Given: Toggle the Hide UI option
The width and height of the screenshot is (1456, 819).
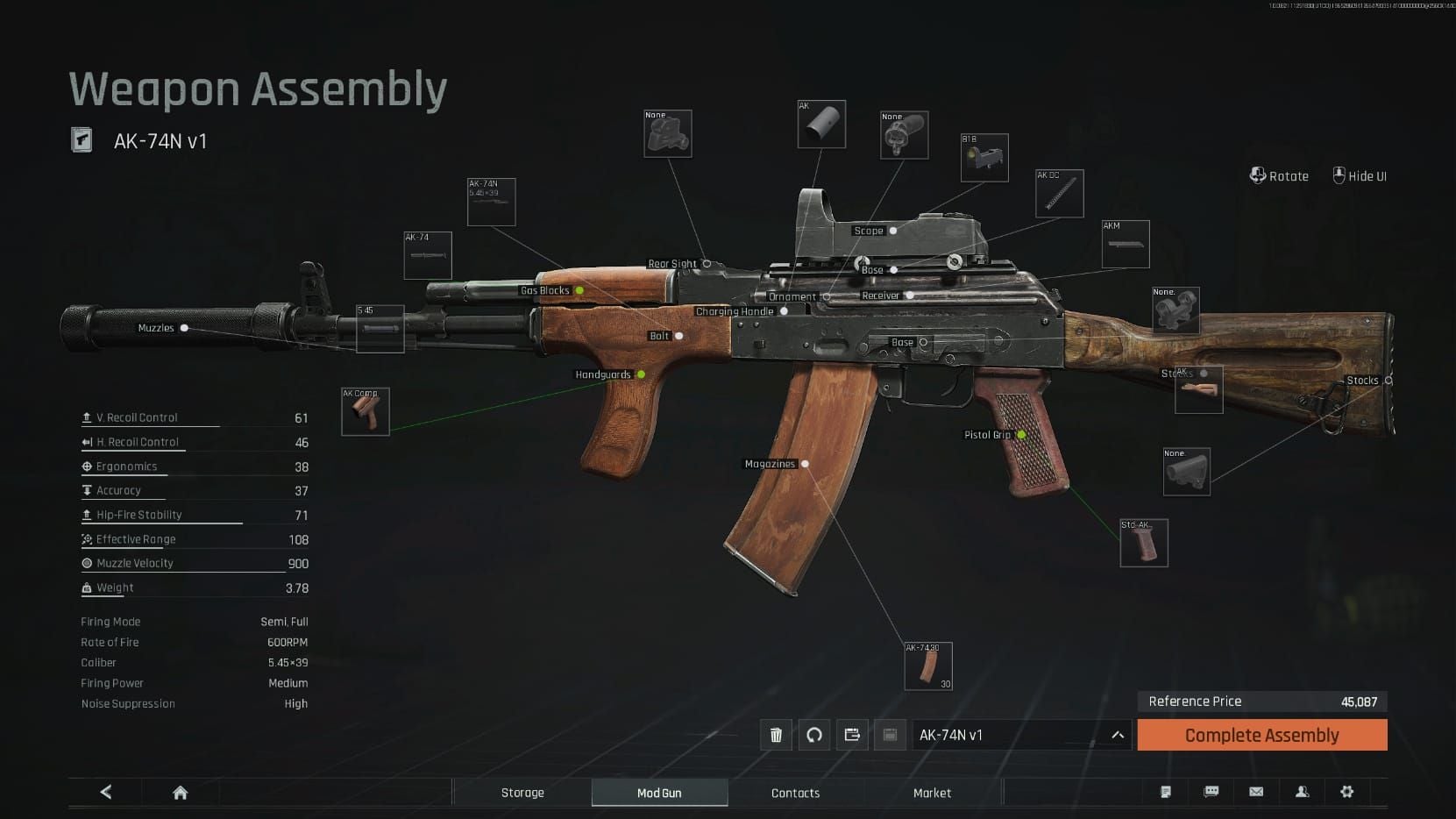Looking at the screenshot, I should [x=1360, y=176].
